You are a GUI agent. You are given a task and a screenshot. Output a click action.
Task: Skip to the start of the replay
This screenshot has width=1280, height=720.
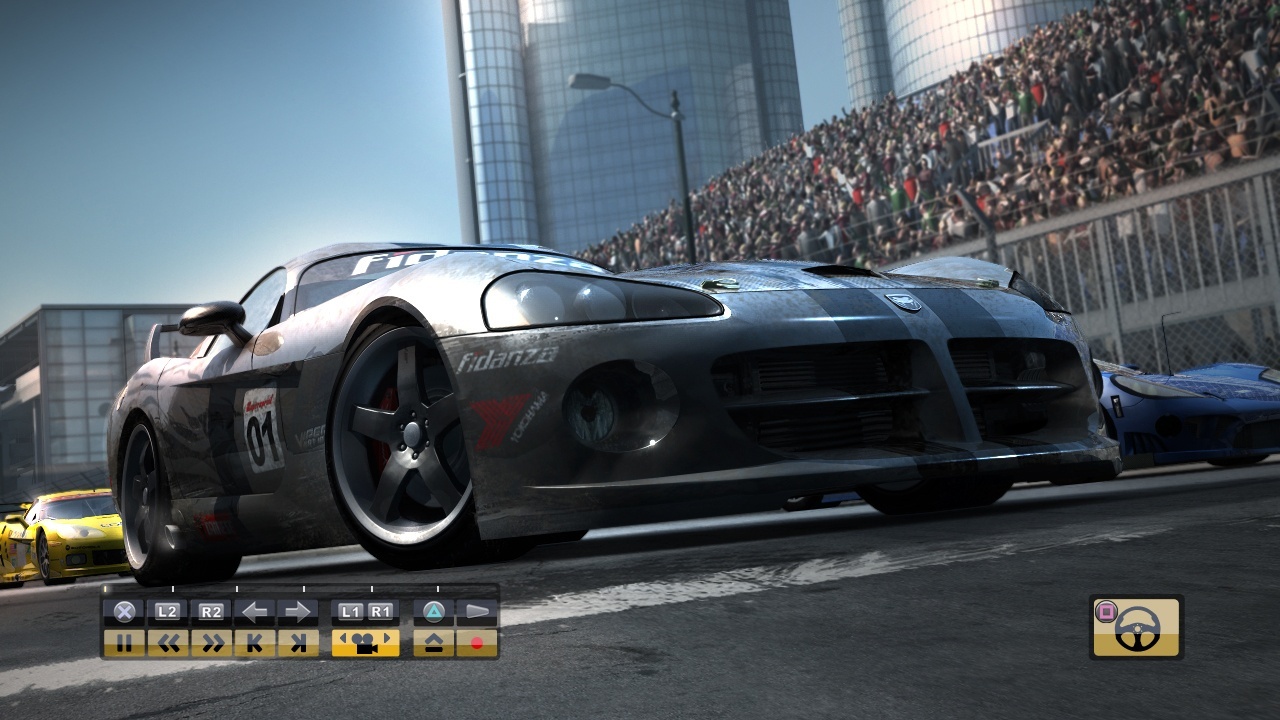point(256,643)
